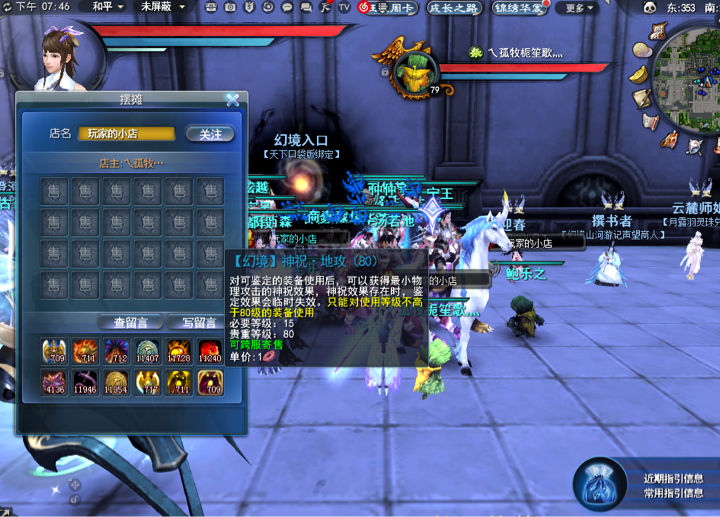Select the stall item priced 11946
The height and width of the screenshot is (517, 720).
click(85, 382)
